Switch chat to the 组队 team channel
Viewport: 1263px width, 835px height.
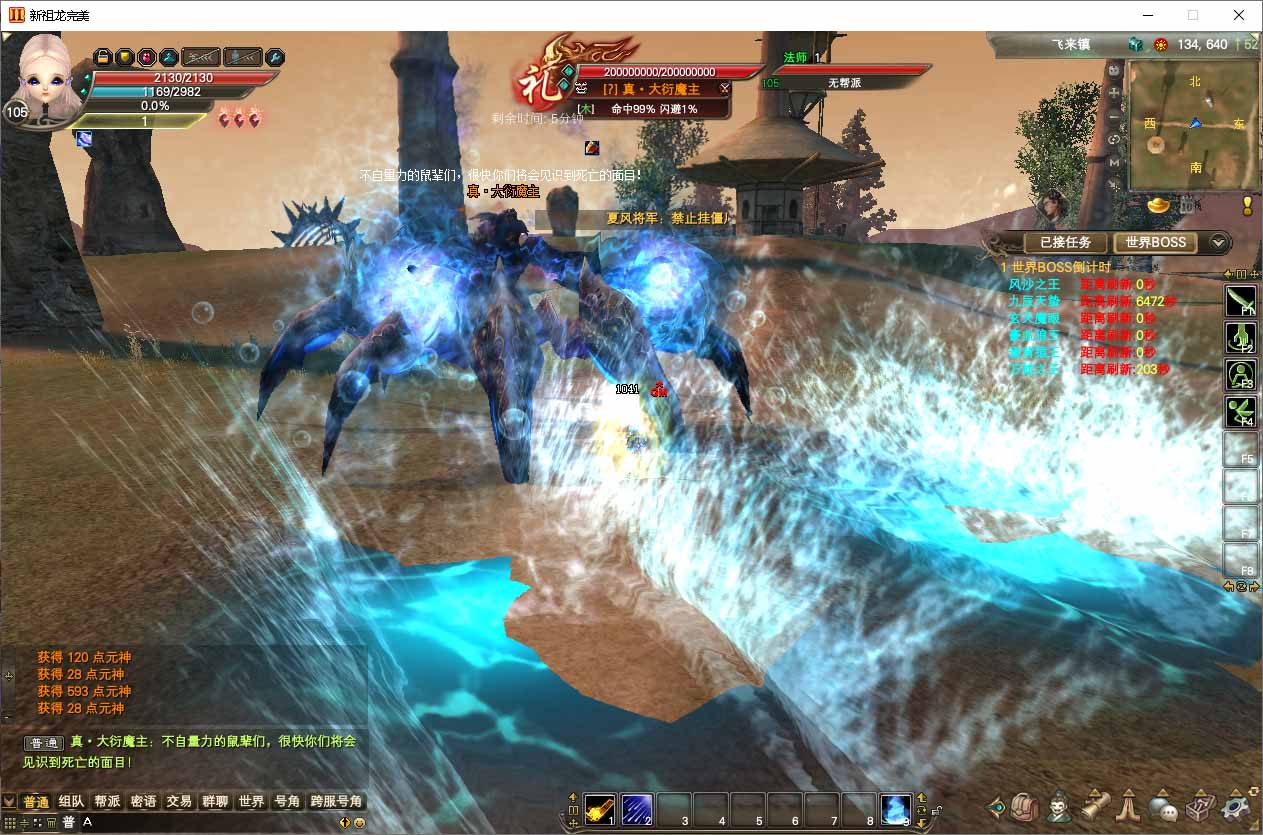pyautogui.click(x=71, y=802)
